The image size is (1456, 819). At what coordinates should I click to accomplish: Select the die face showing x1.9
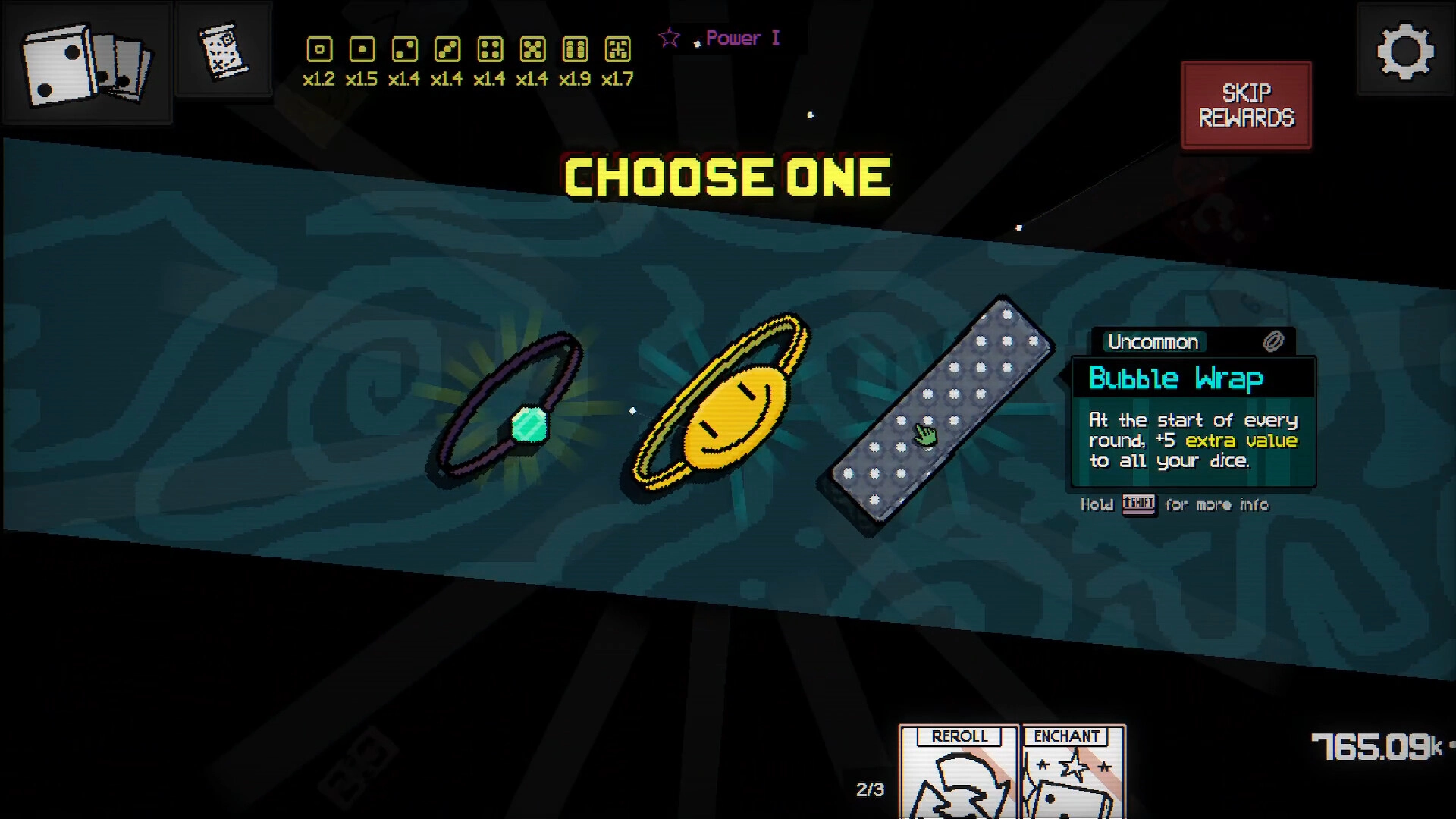pyautogui.click(x=575, y=50)
